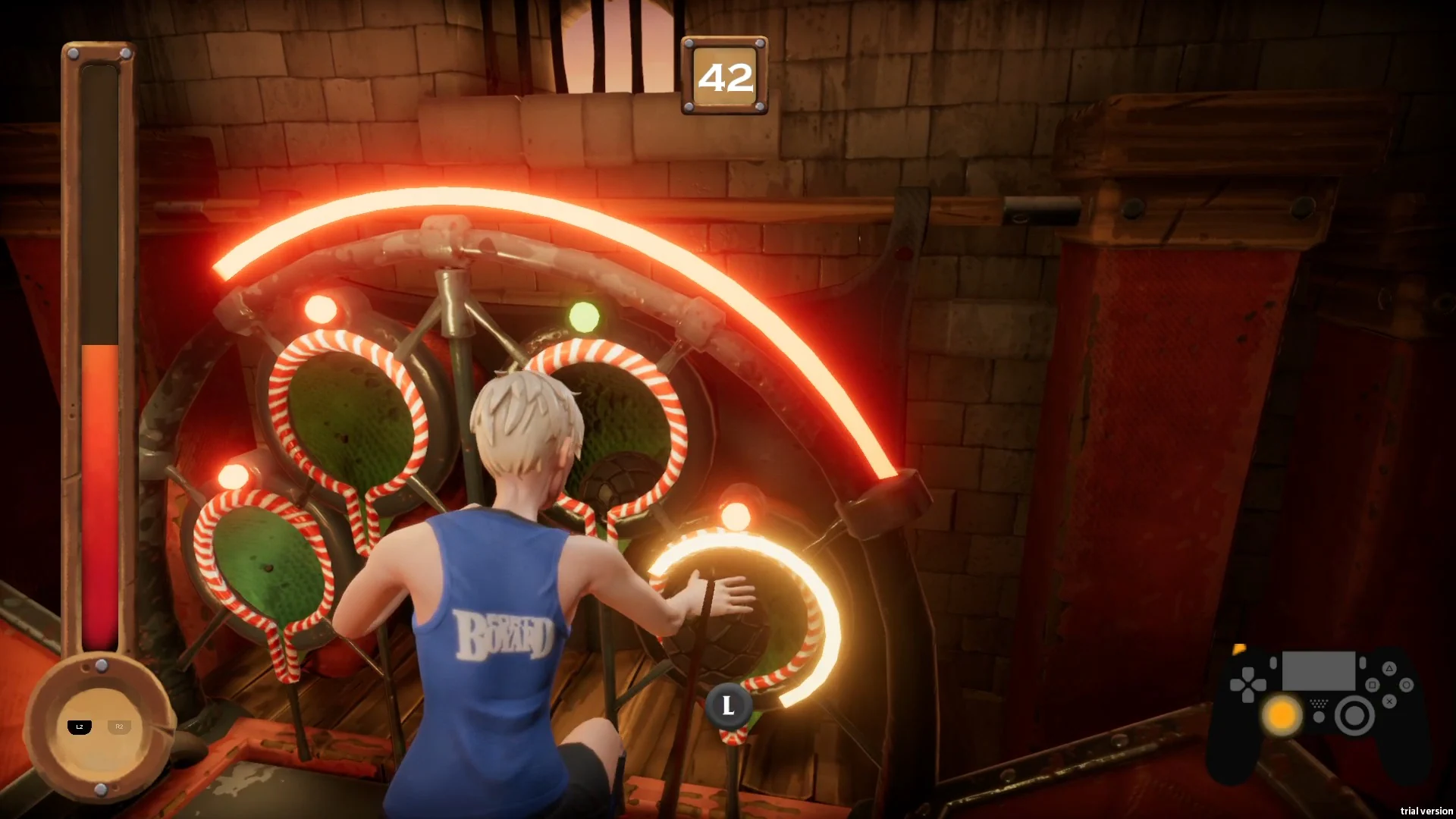The image size is (1456, 819).
Task: Select the Triangle button on the controller diagram
Action: pyautogui.click(x=1389, y=669)
